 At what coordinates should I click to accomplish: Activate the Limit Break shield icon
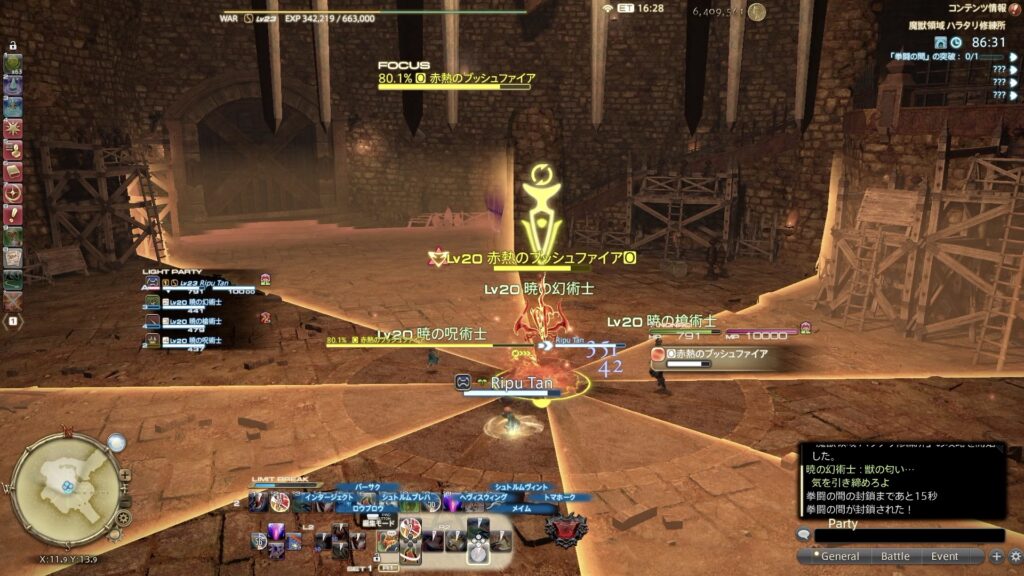(565, 526)
